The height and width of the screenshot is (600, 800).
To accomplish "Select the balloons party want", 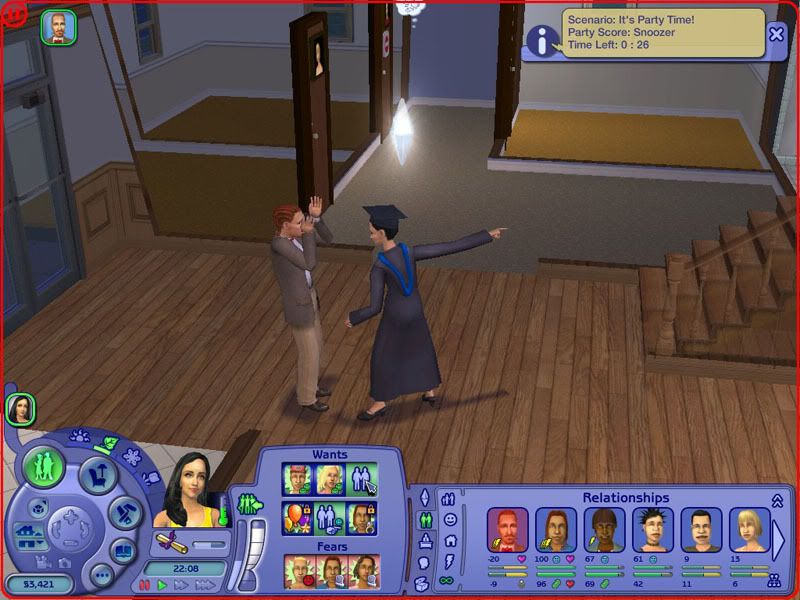I will (296, 518).
